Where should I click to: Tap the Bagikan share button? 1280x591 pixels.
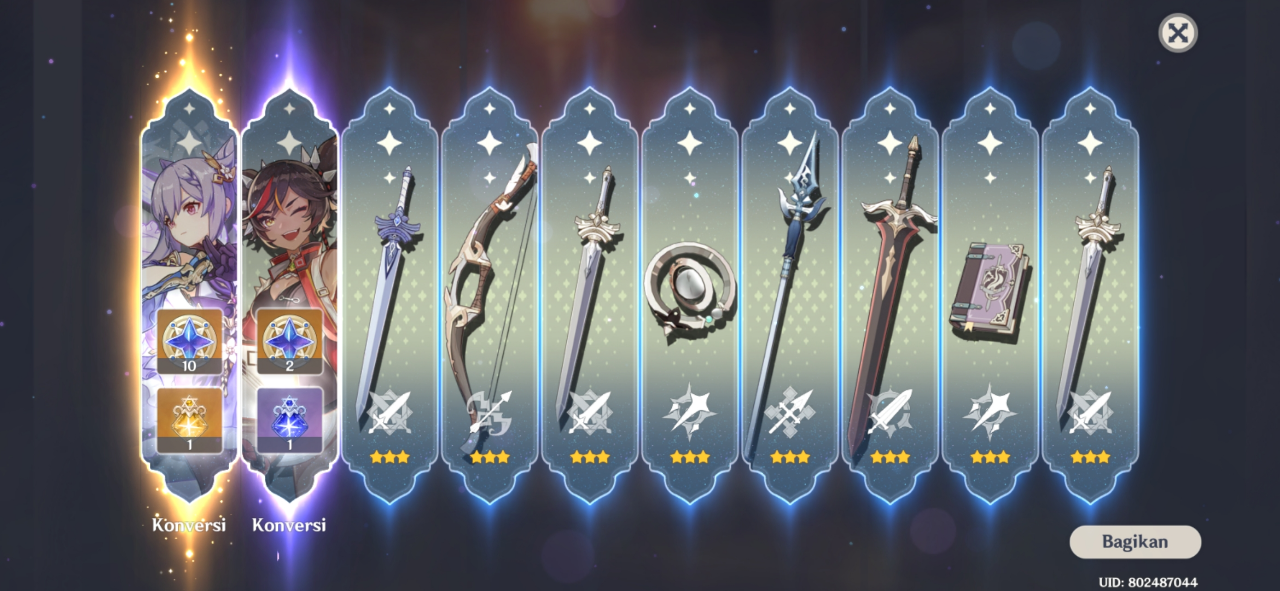[1135, 542]
